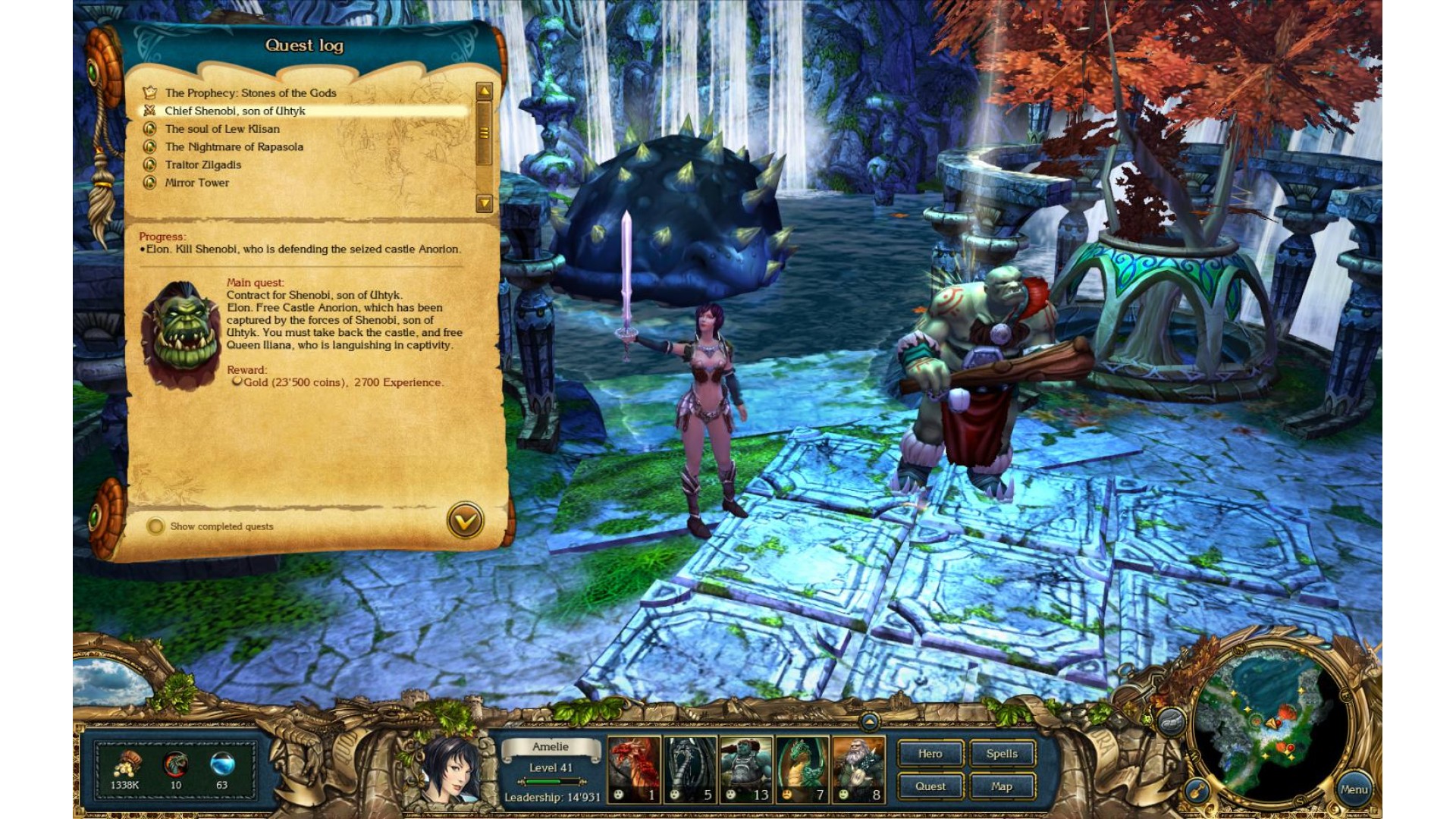Open the Spells book
Screen dimensions: 1456x819
pos(1002,754)
